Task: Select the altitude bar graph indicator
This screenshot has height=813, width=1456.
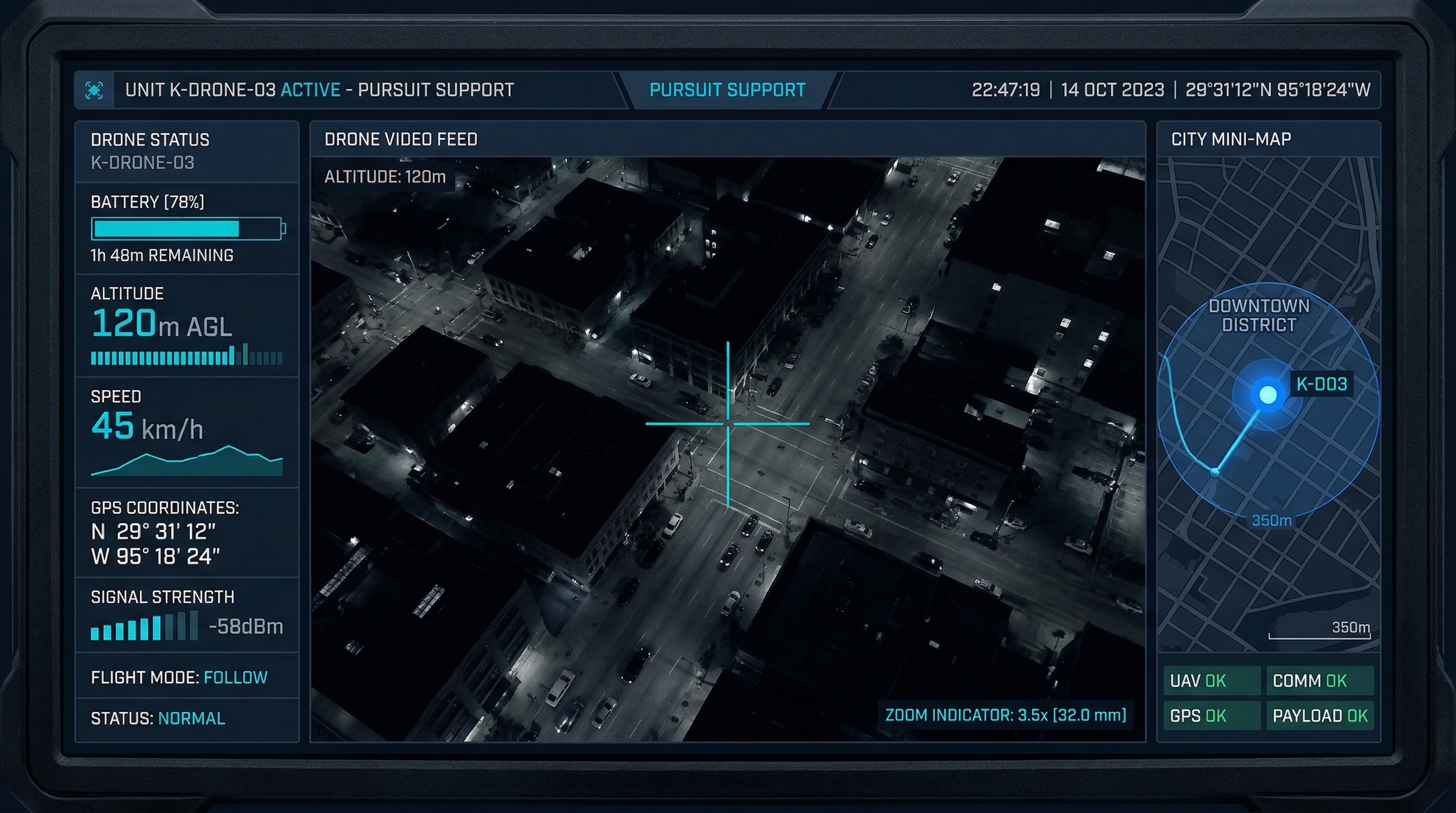Action: 187,358
